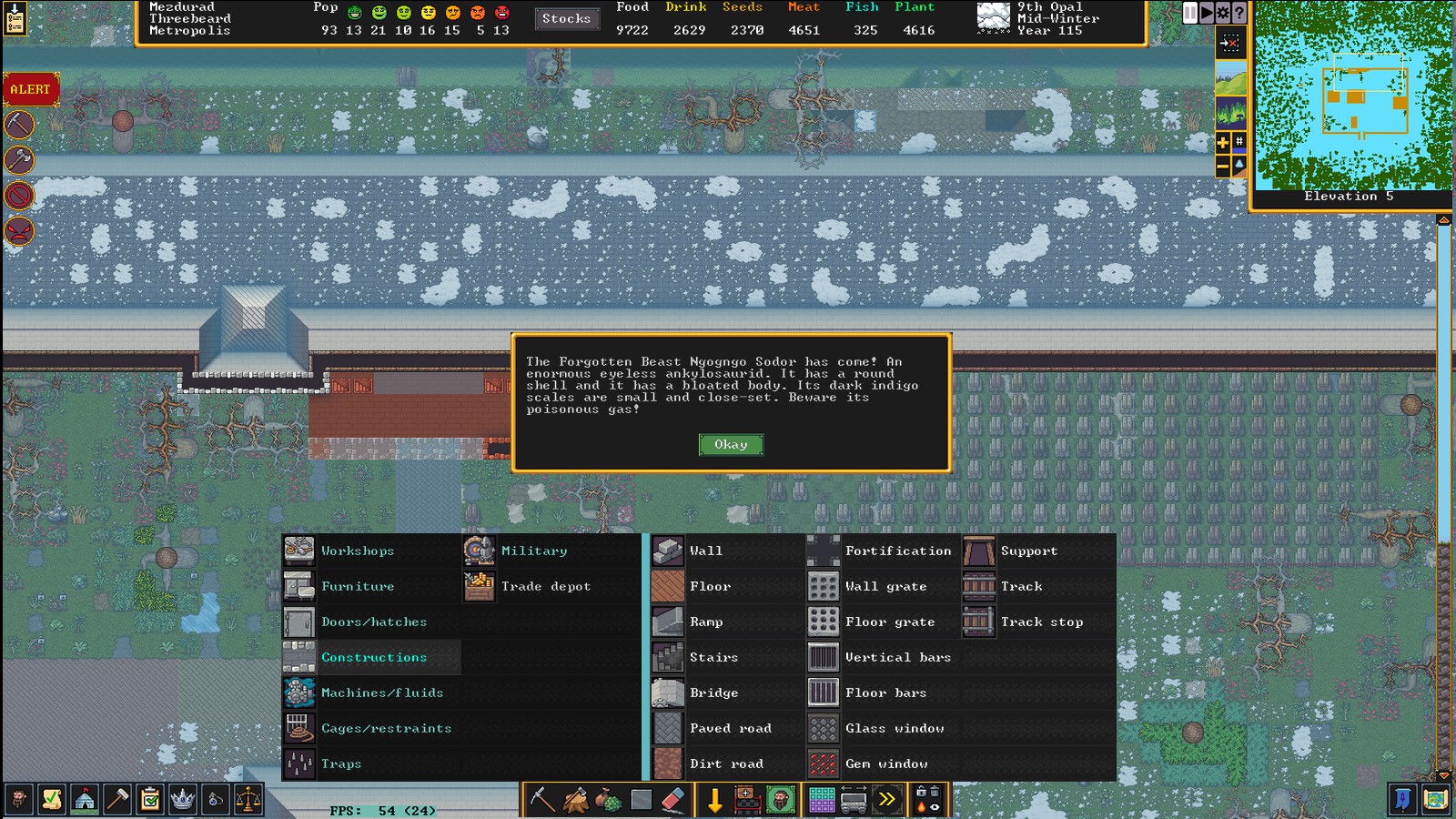Open the Military build category
The height and width of the screenshot is (819, 1456).
[x=533, y=551]
